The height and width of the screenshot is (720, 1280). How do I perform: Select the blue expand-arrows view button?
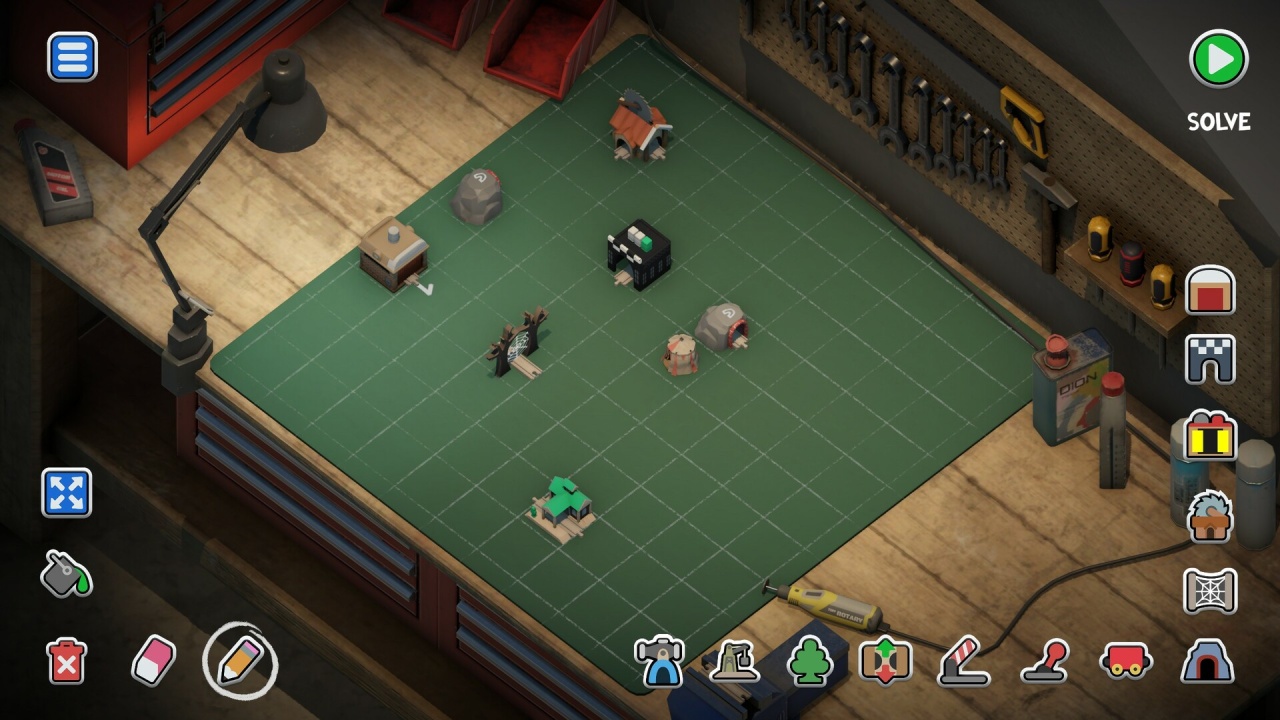[66, 493]
